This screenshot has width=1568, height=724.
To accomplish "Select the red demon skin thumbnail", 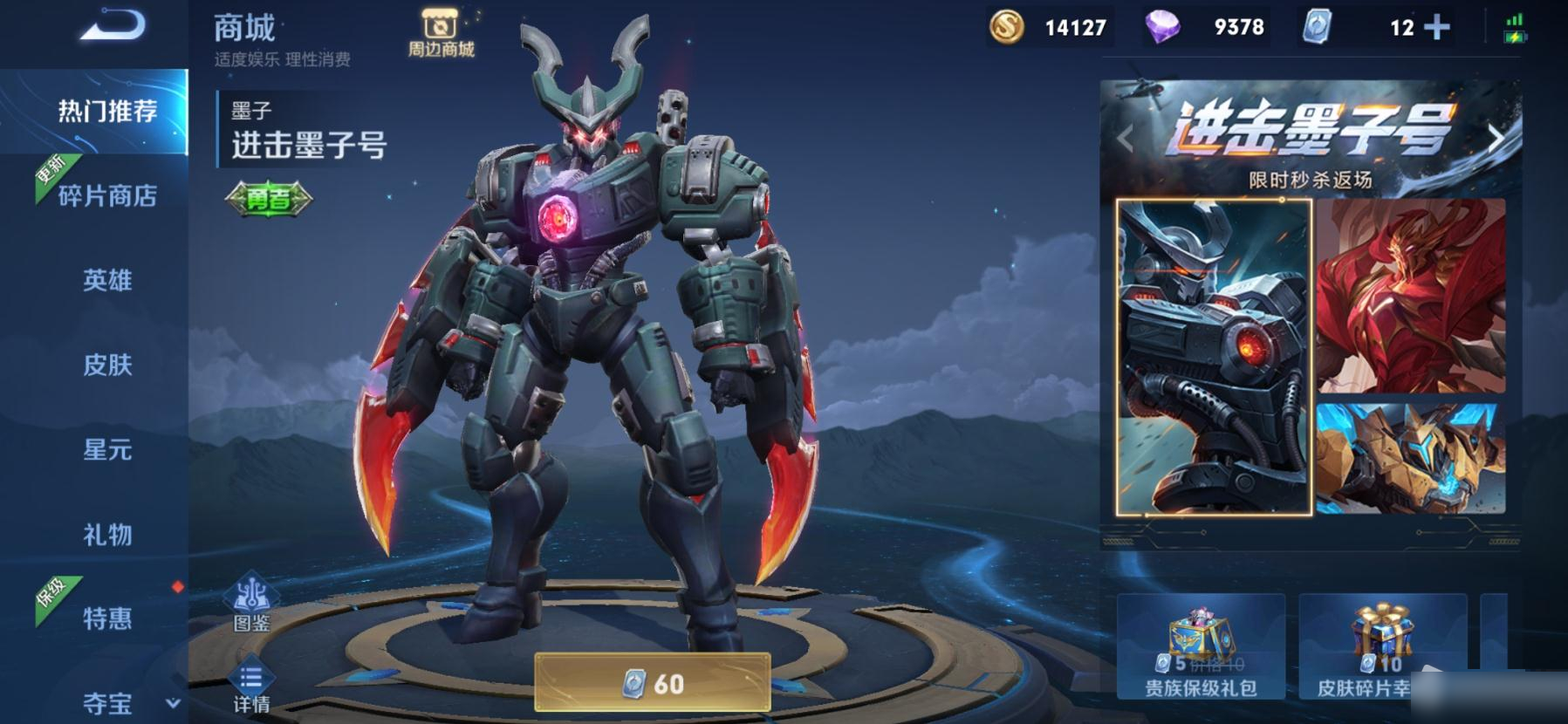I will [x=1410, y=295].
